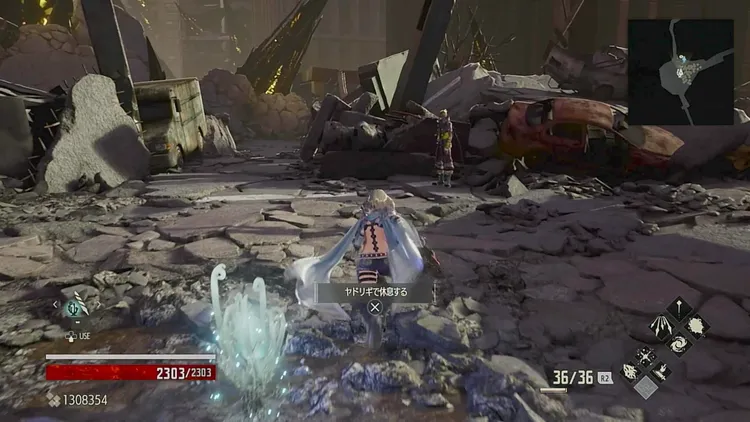Activate the splatter burst gift icon
Viewport: 750px width, 422px height.
[697, 326]
